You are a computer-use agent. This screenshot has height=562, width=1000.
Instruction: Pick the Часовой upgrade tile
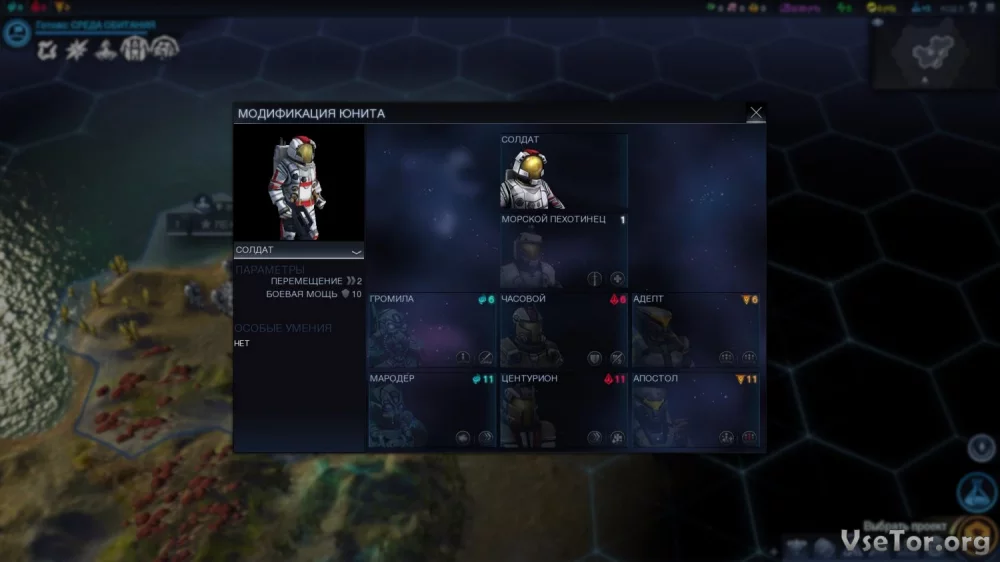[x=564, y=330]
